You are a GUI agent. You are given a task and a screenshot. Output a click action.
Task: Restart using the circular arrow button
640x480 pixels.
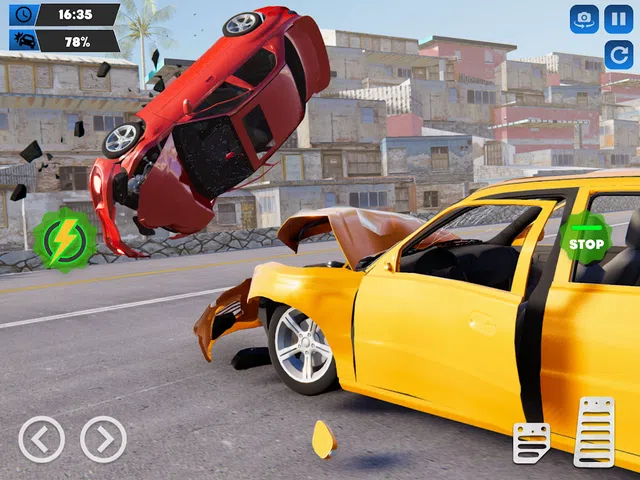pos(619,53)
